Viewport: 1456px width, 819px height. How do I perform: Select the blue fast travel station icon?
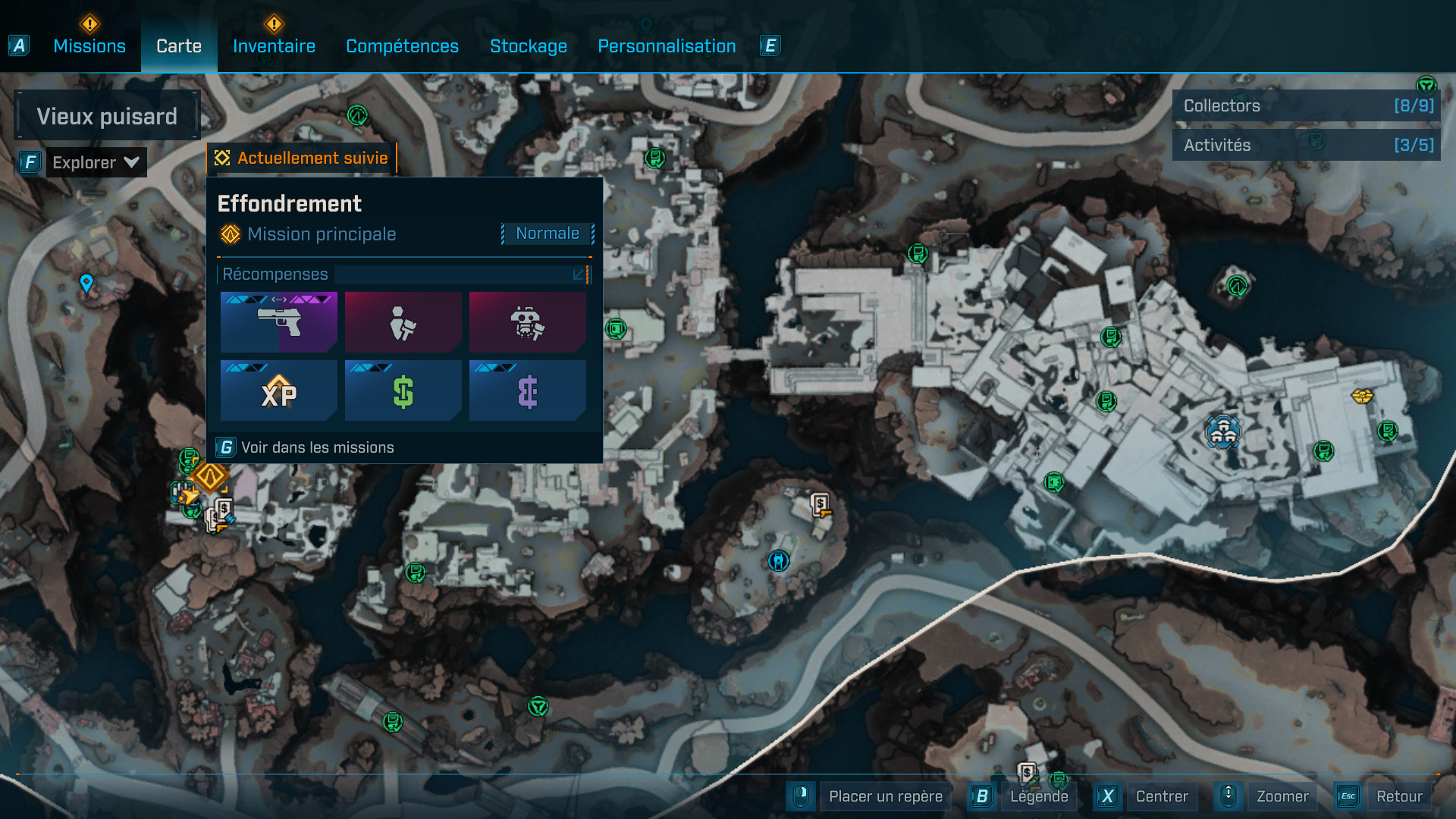click(x=777, y=560)
